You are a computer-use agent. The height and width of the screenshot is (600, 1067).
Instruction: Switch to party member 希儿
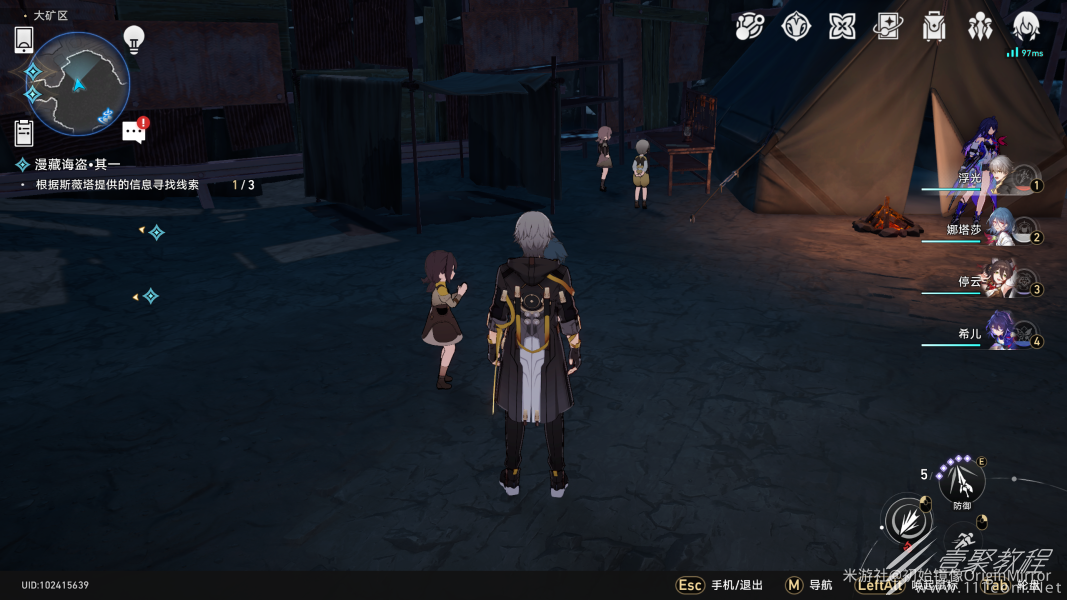tap(1003, 335)
